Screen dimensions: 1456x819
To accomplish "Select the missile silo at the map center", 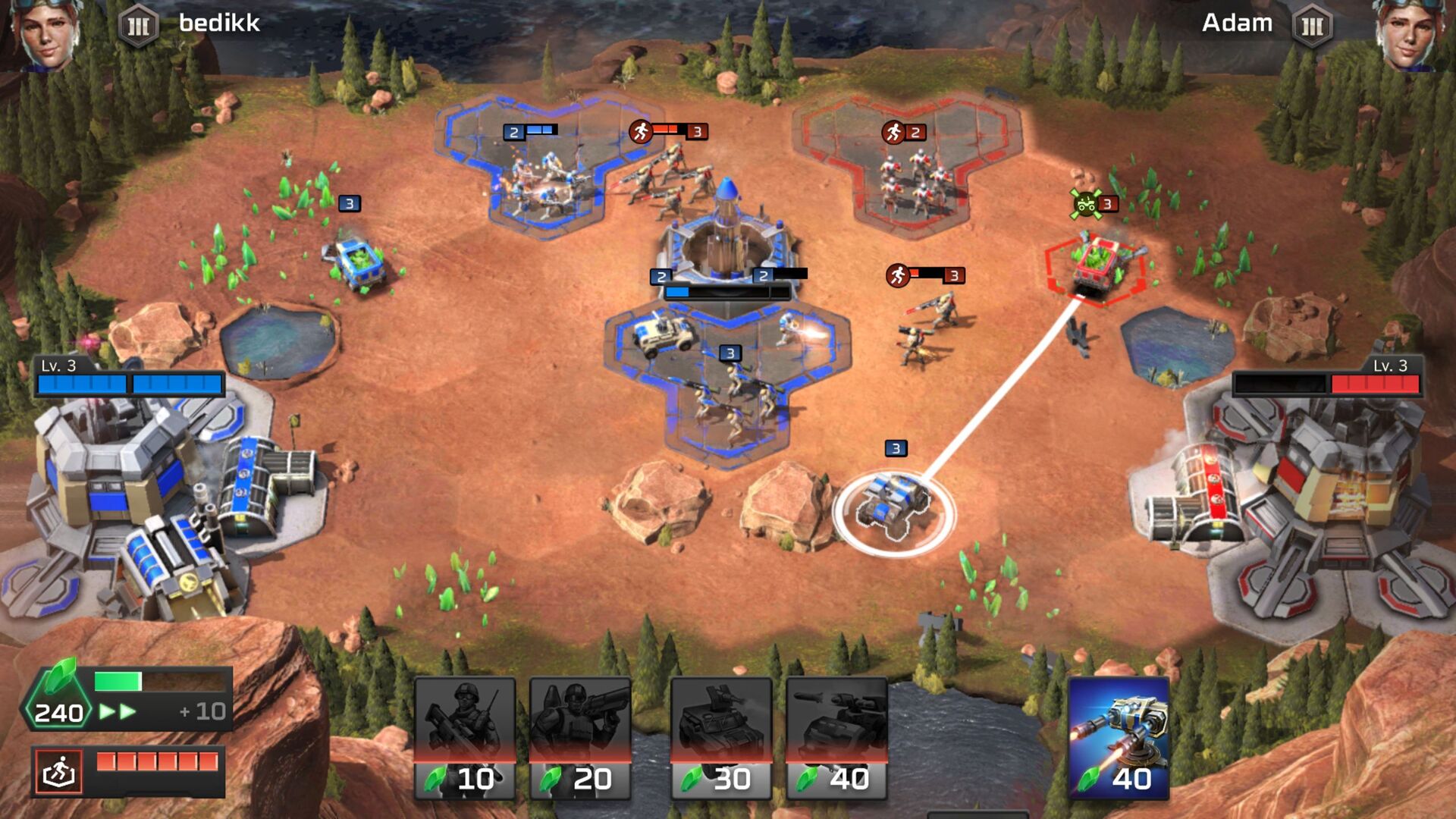I will click(x=726, y=227).
